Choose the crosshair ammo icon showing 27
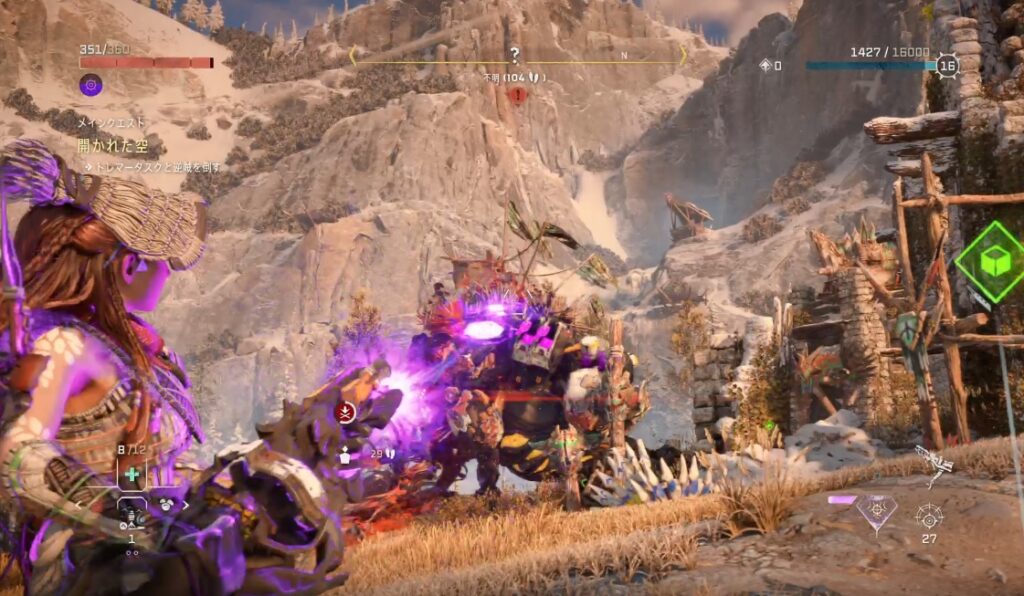 click(x=929, y=515)
